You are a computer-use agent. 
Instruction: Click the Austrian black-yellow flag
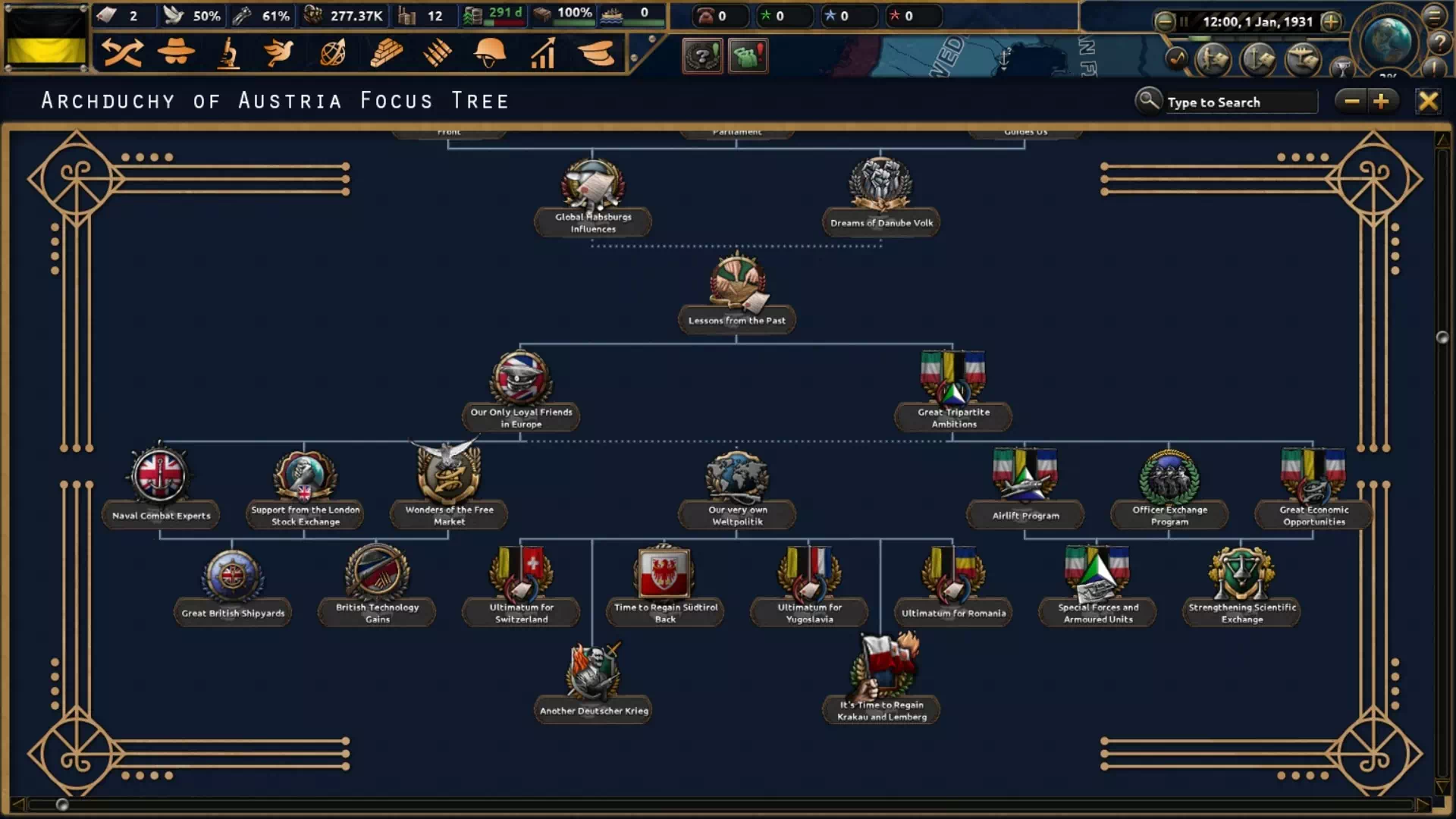click(x=46, y=38)
